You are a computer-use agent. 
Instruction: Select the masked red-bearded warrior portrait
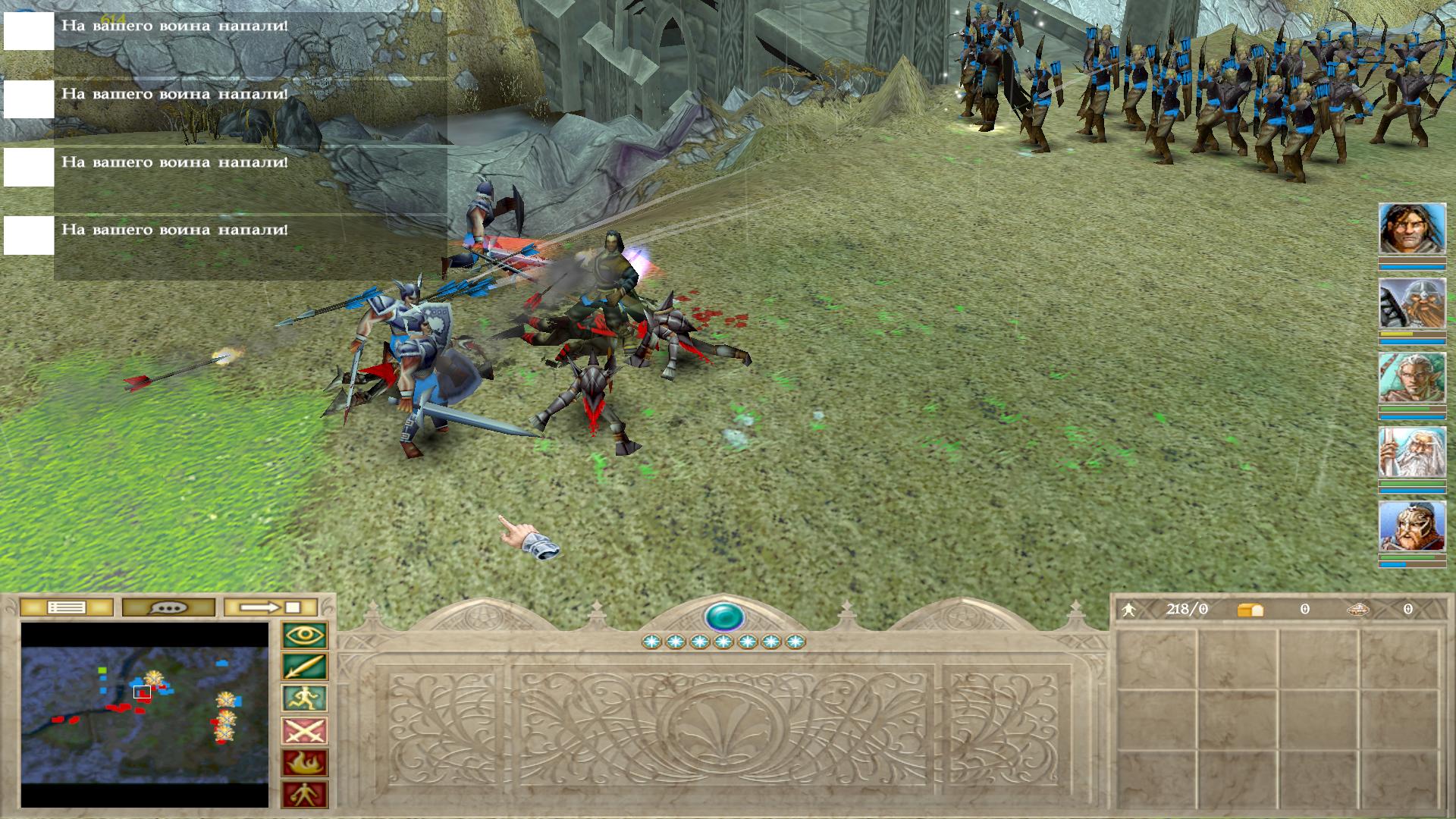[1412, 526]
